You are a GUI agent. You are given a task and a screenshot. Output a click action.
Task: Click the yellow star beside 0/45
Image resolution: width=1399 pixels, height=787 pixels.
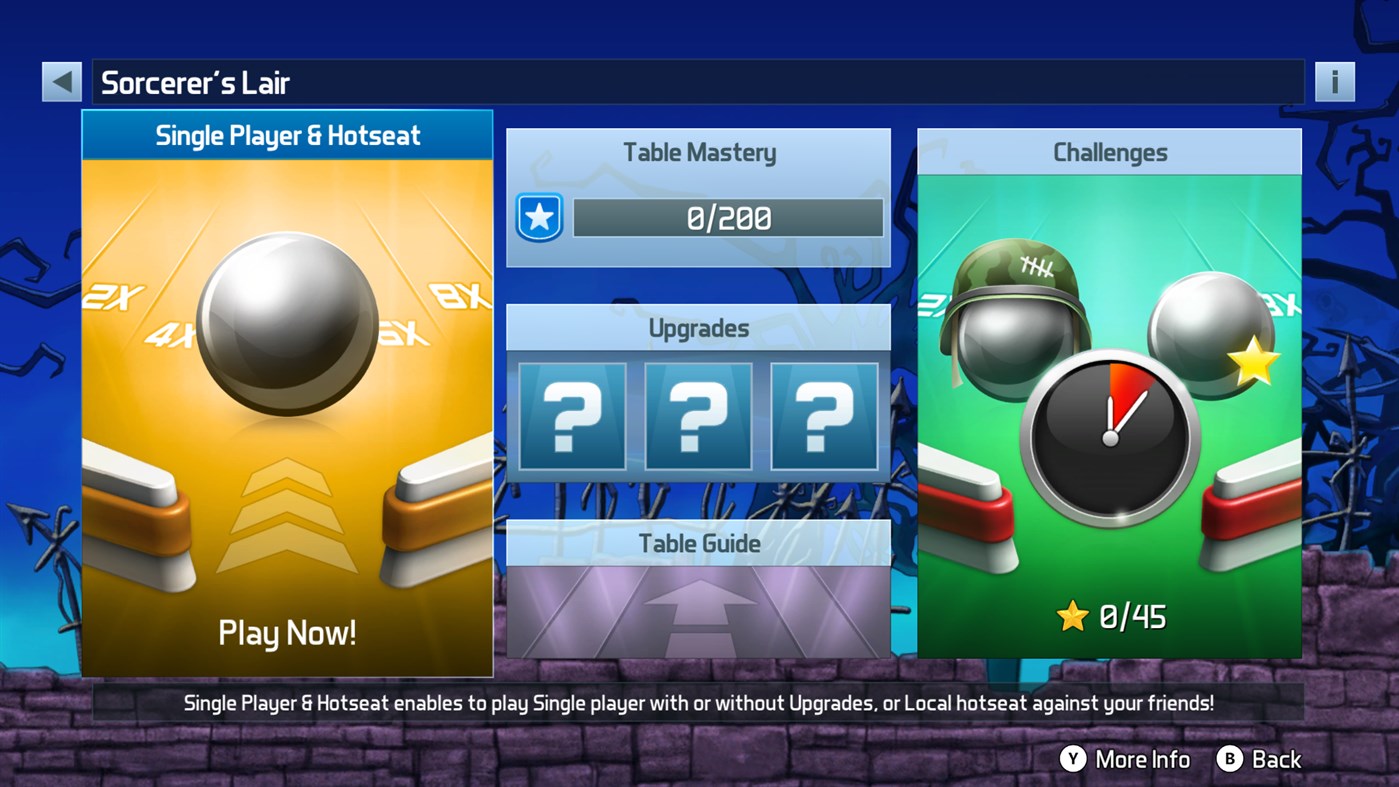point(1073,617)
